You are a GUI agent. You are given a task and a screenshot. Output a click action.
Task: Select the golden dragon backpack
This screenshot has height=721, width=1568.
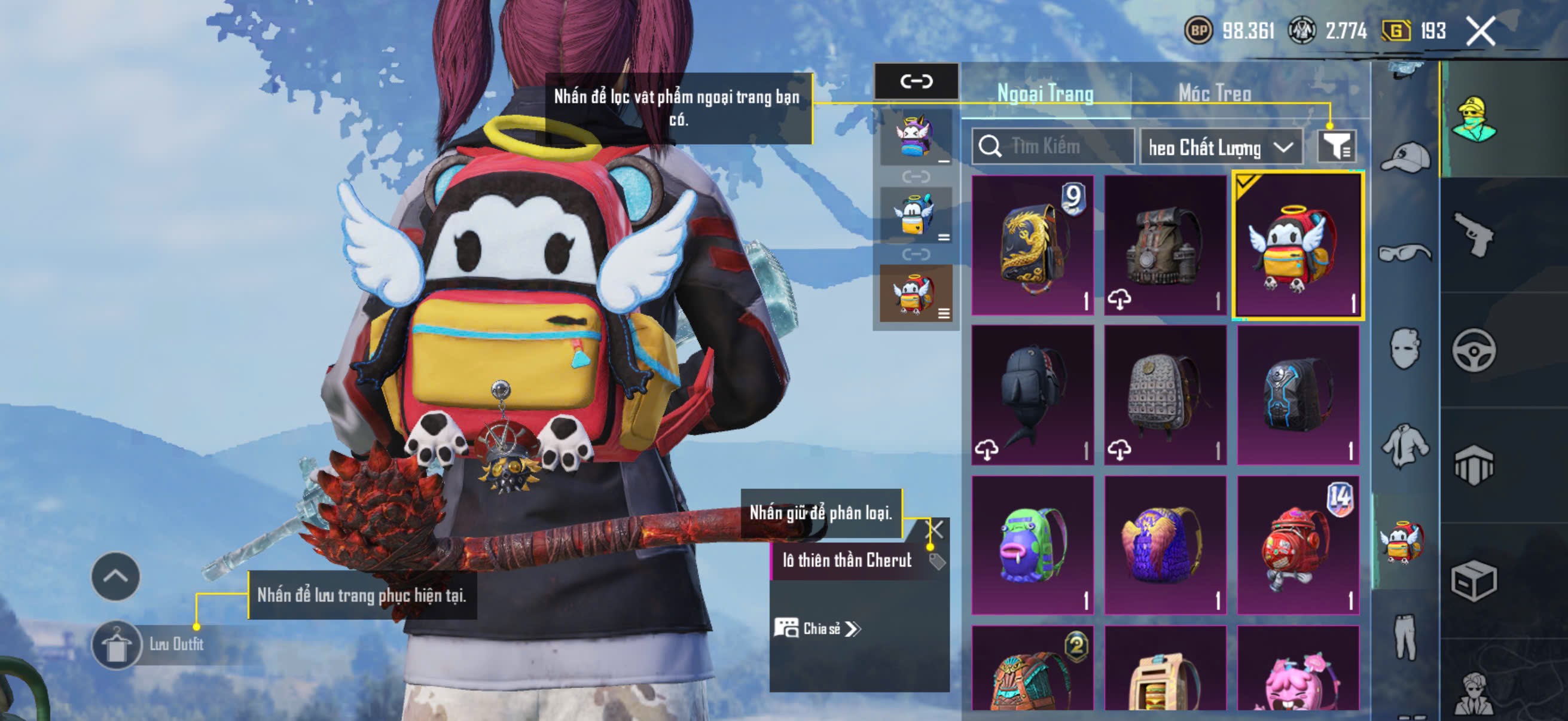tap(1032, 245)
